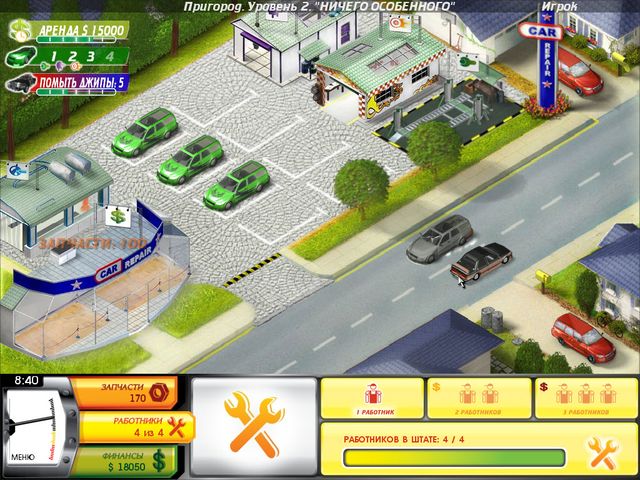Choose the 3 работников hire option
The image size is (640, 480).
click(586, 398)
